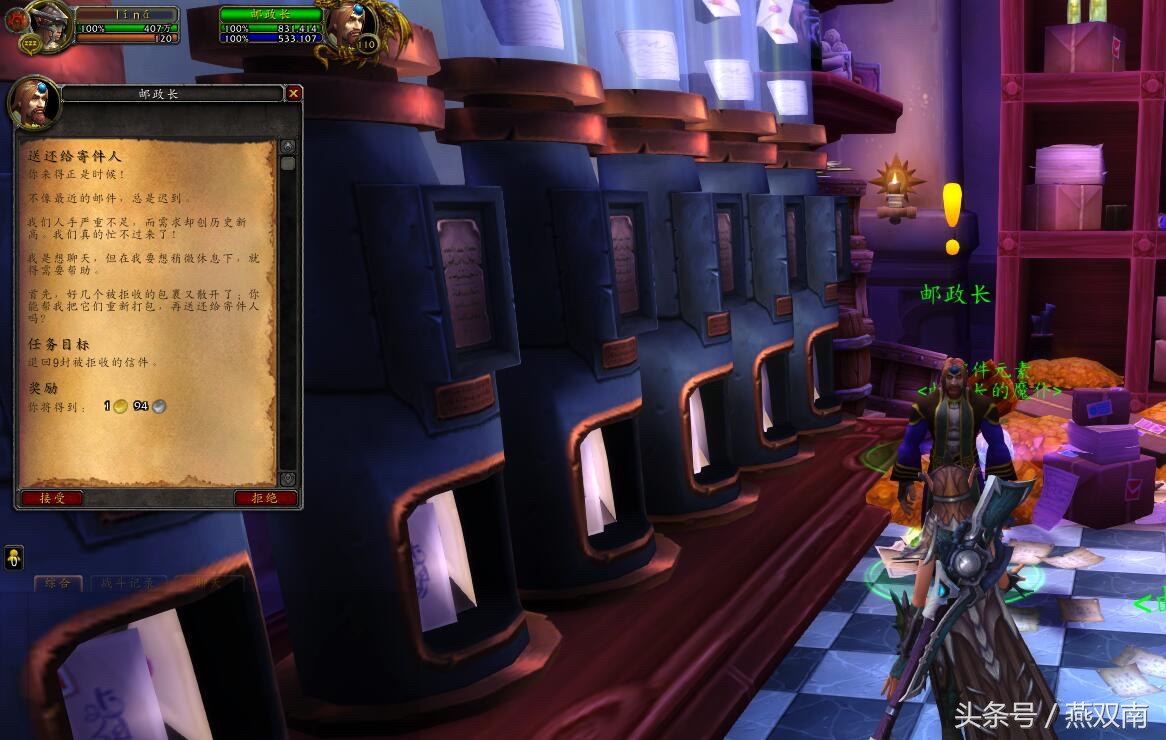Switch to the 综合 chat tab
Image resolution: width=1166 pixels, height=740 pixels.
[58, 583]
